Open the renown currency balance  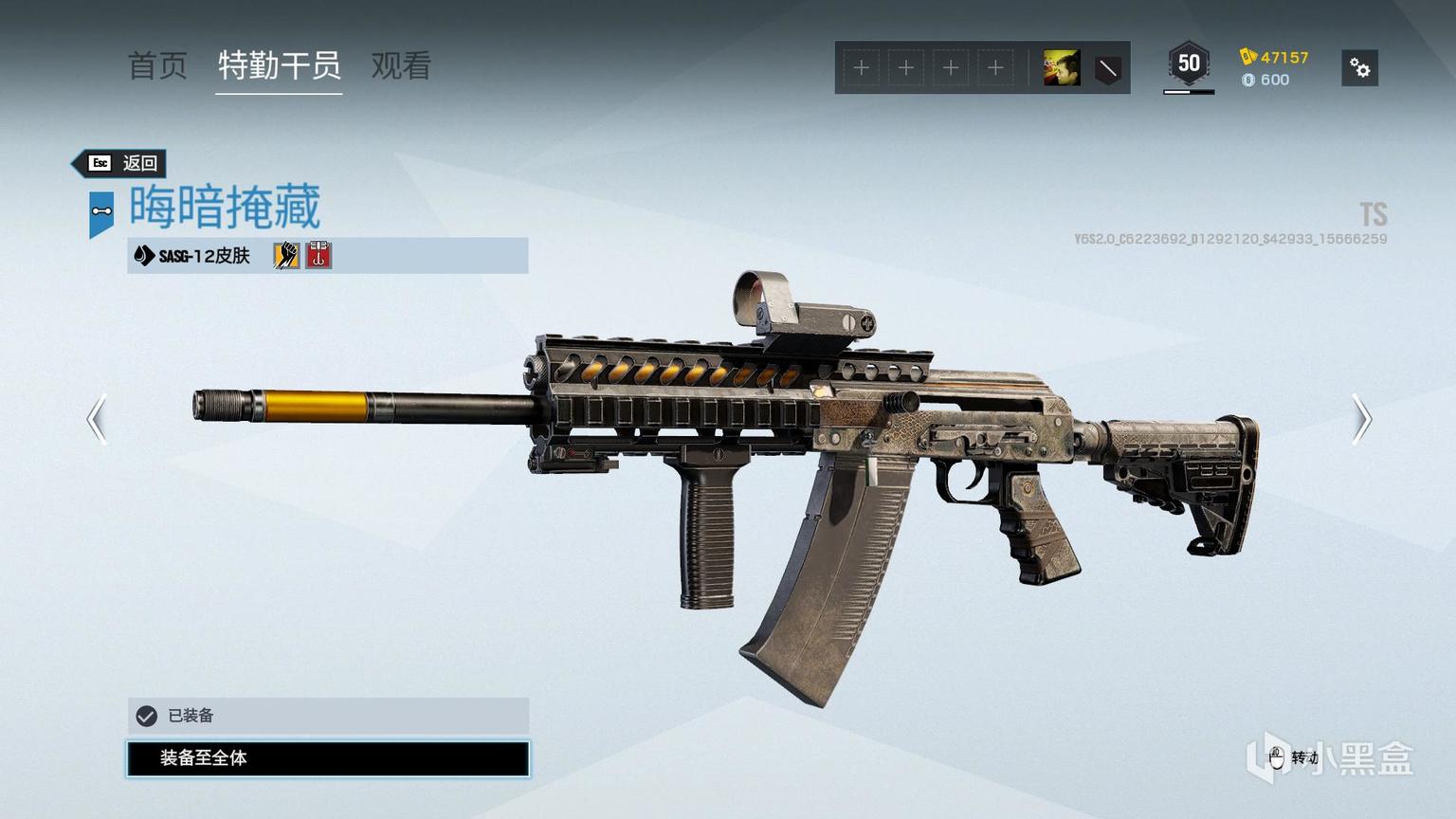click(x=1275, y=57)
